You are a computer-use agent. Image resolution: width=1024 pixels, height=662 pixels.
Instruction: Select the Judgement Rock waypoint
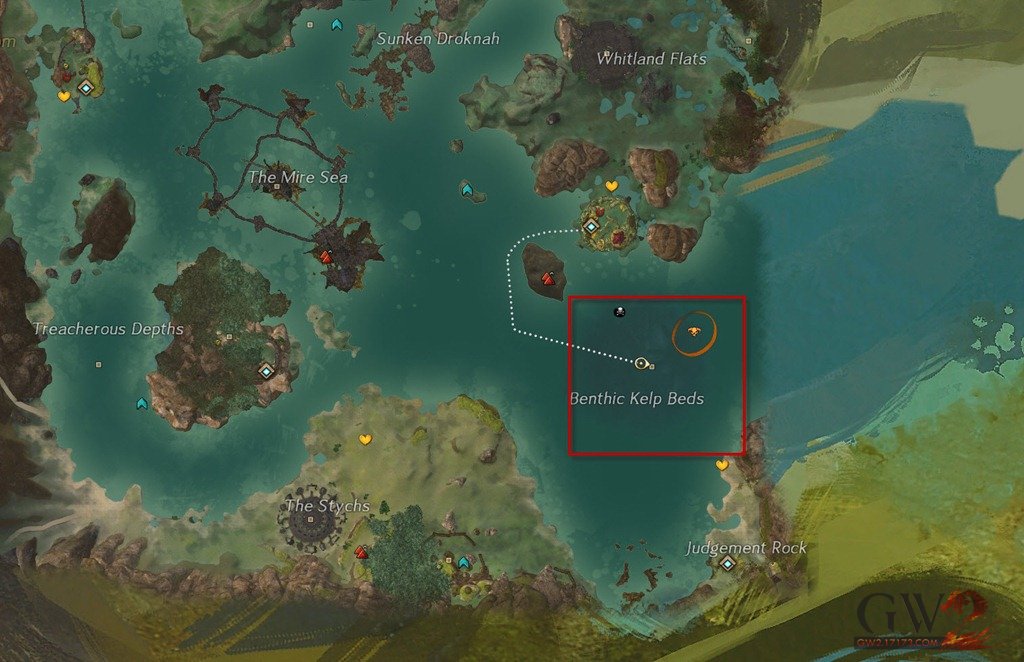[x=727, y=564]
